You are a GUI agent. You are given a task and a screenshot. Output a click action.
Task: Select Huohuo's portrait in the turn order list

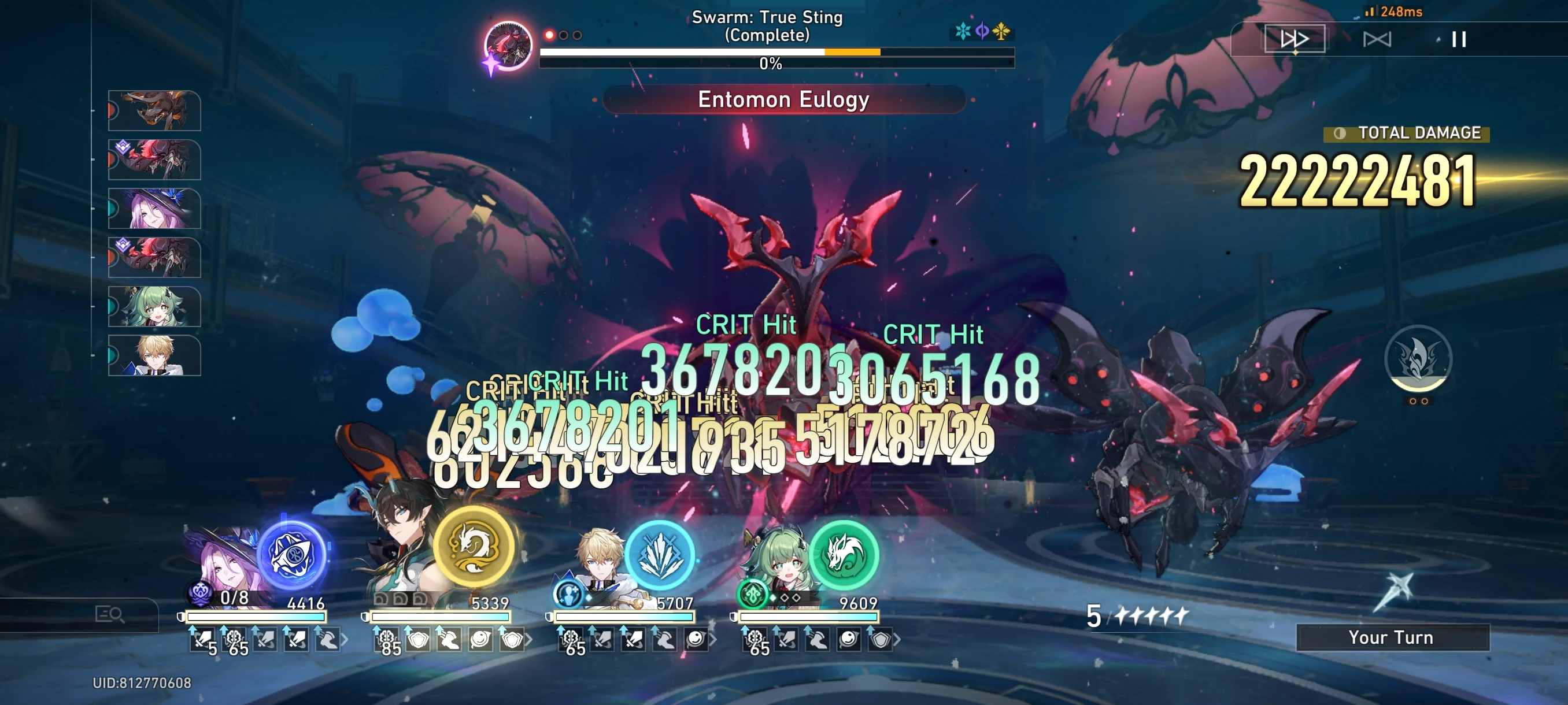click(x=154, y=307)
